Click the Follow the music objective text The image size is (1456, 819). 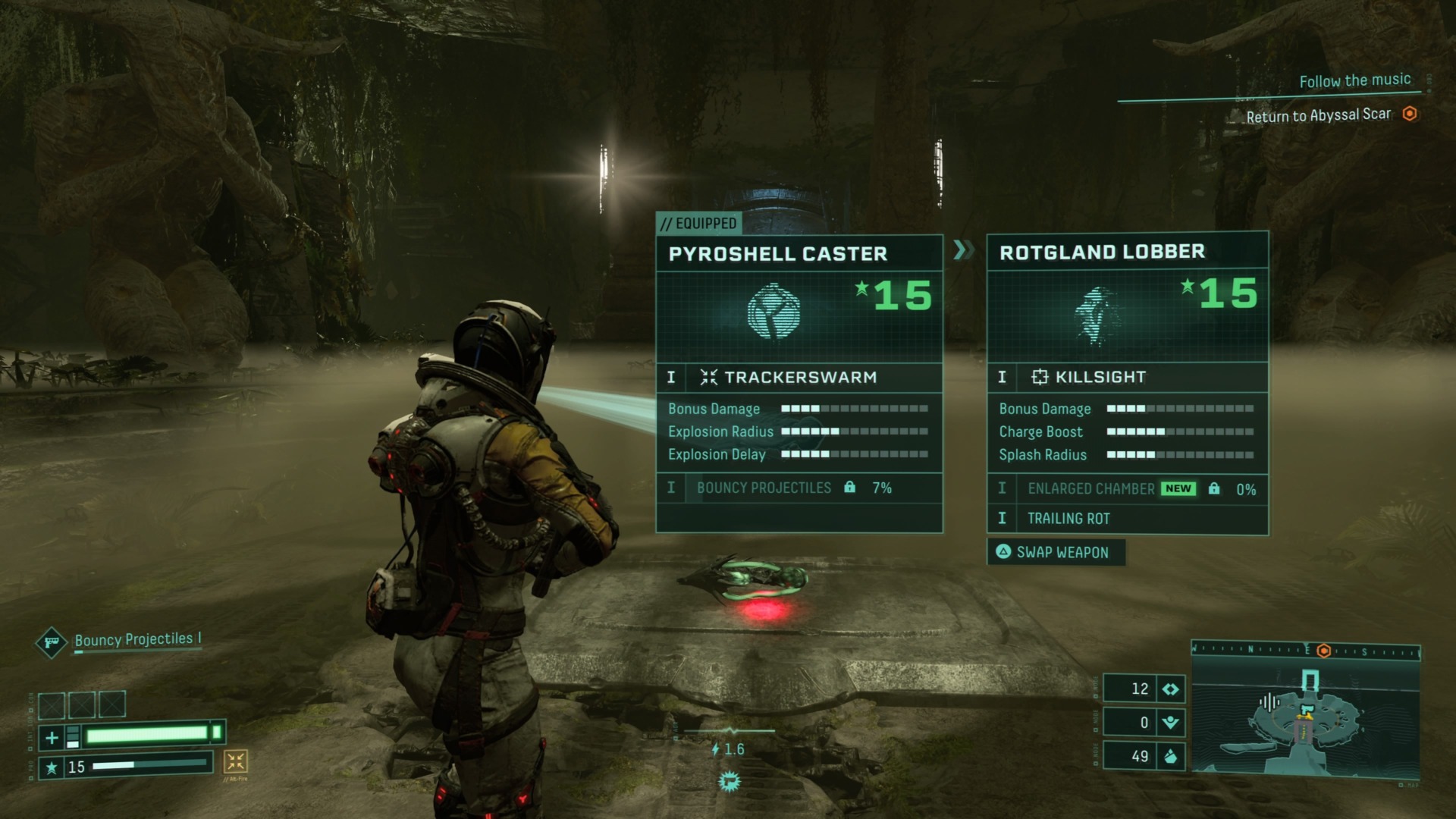[1355, 79]
